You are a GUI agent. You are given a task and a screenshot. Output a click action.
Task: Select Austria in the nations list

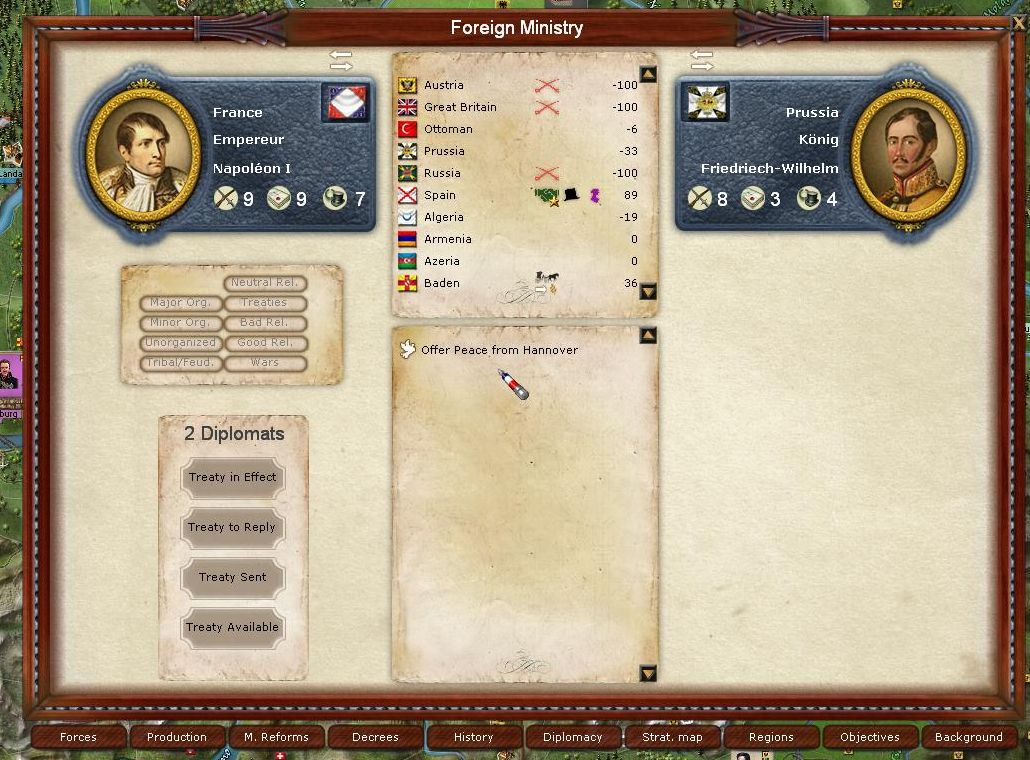pyautogui.click(x=444, y=86)
